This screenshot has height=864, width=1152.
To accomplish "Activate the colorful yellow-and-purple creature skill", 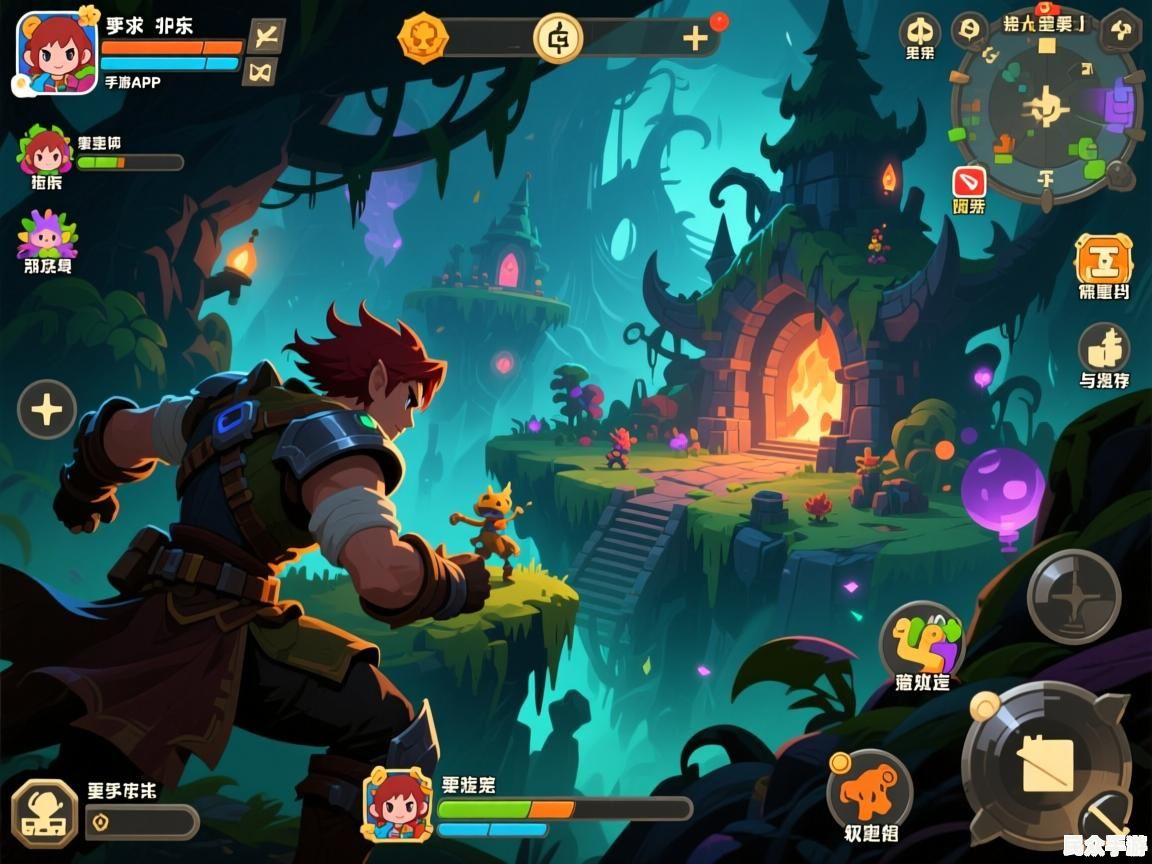I will click(921, 640).
